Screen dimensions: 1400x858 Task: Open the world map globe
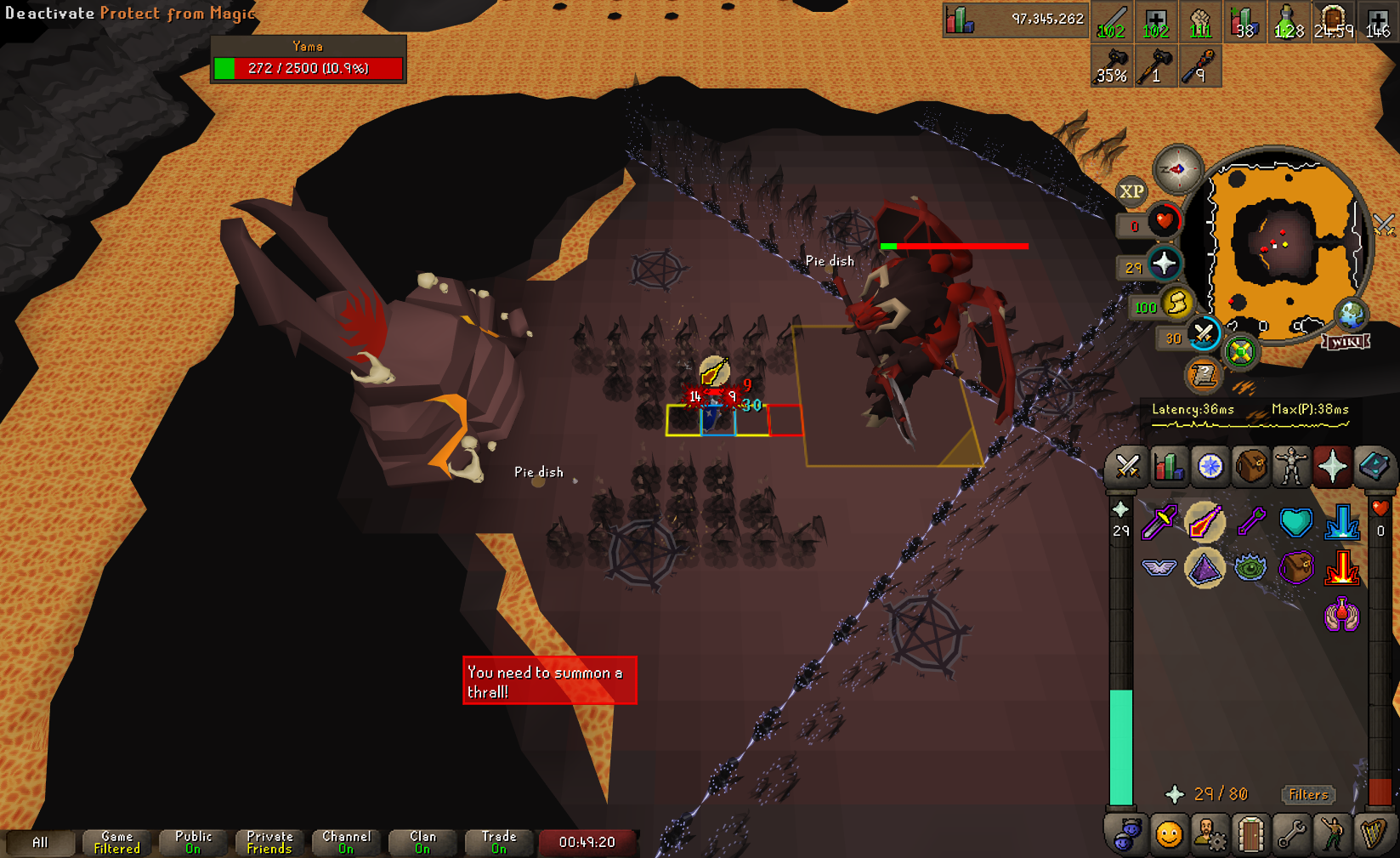[x=1351, y=314]
